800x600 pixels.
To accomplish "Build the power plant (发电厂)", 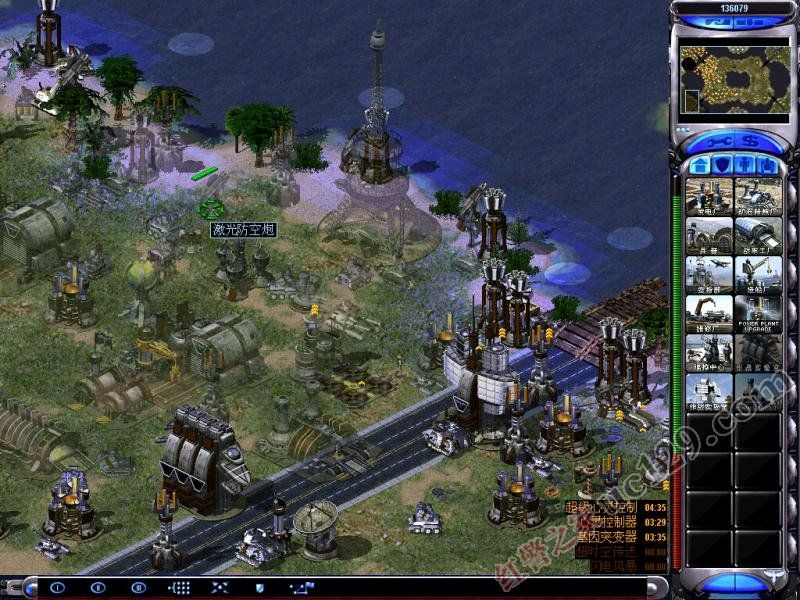I will coord(709,196).
